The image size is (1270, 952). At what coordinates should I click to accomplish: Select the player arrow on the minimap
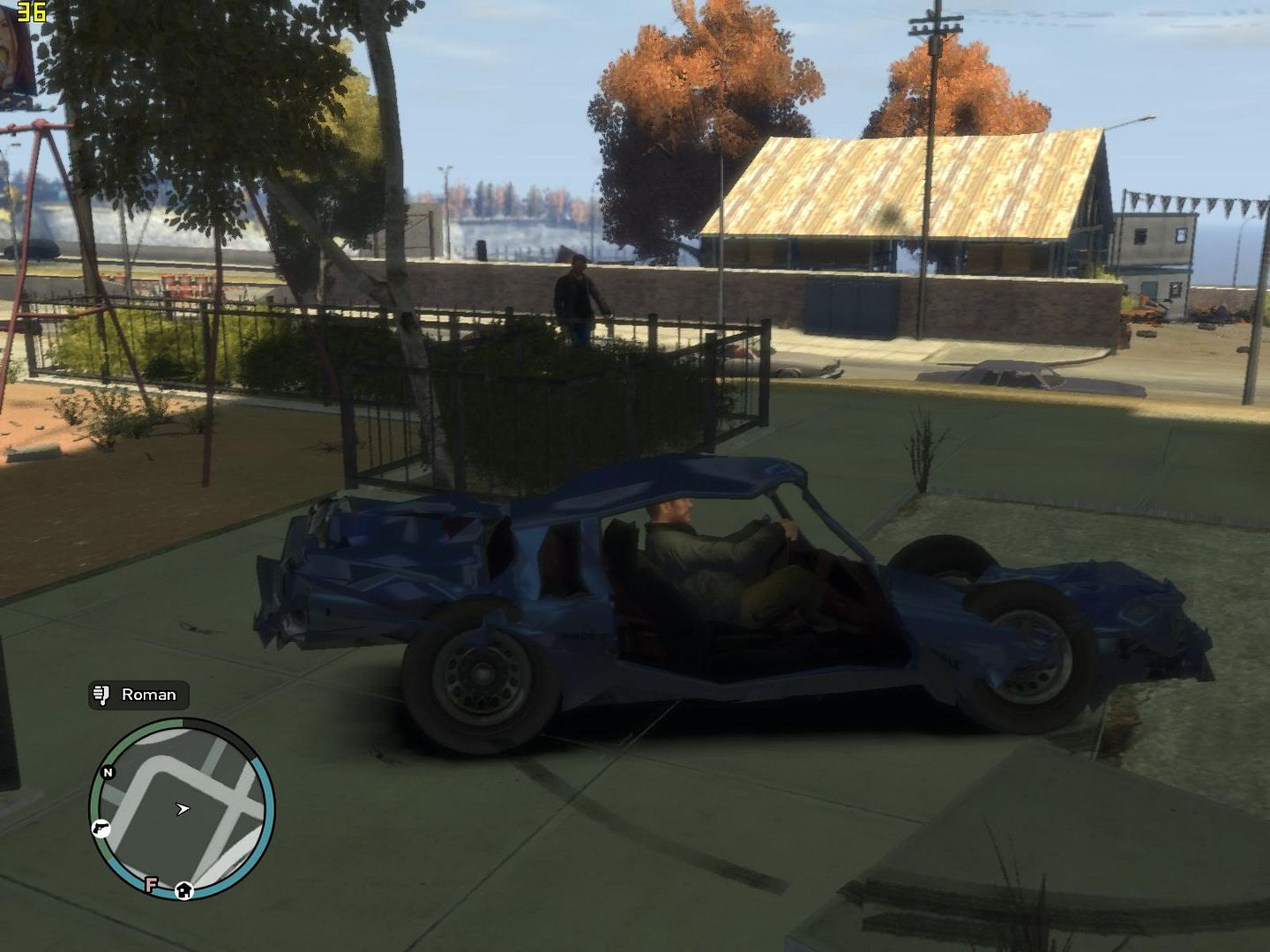[183, 808]
